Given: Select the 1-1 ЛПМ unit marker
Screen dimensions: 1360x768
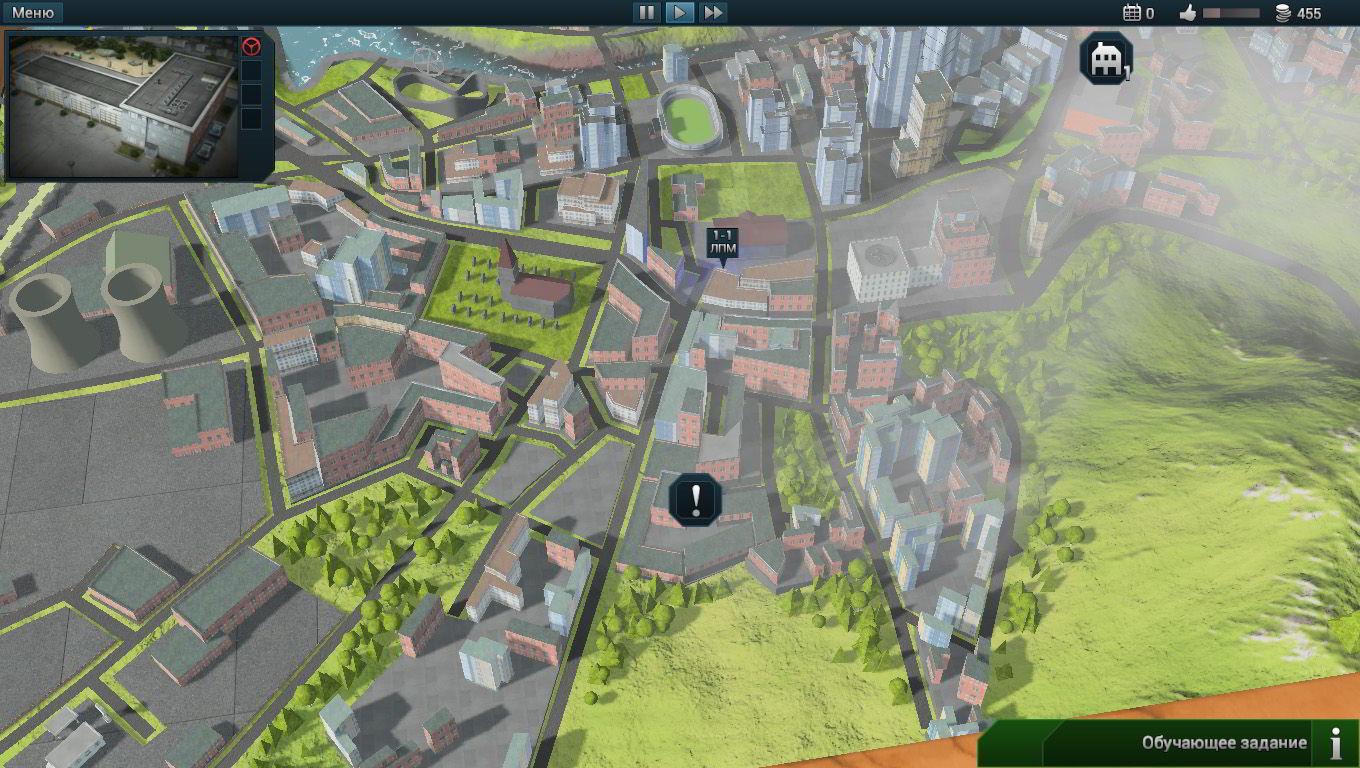Looking at the screenshot, I should point(722,243).
